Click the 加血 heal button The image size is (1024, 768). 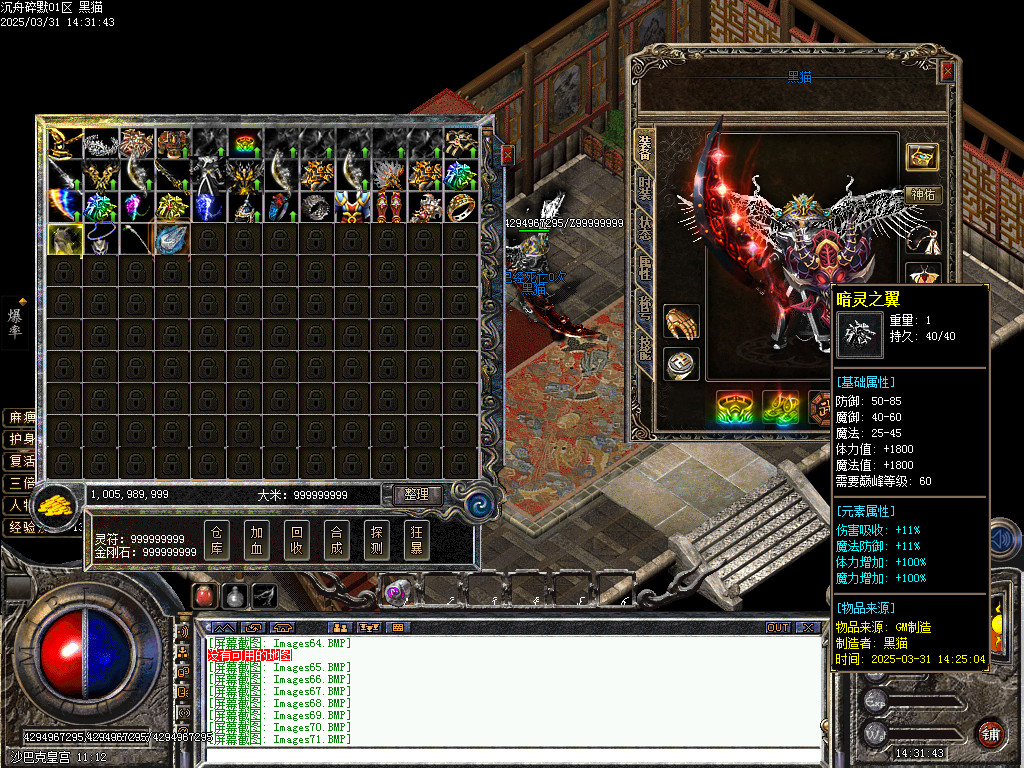point(257,540)
